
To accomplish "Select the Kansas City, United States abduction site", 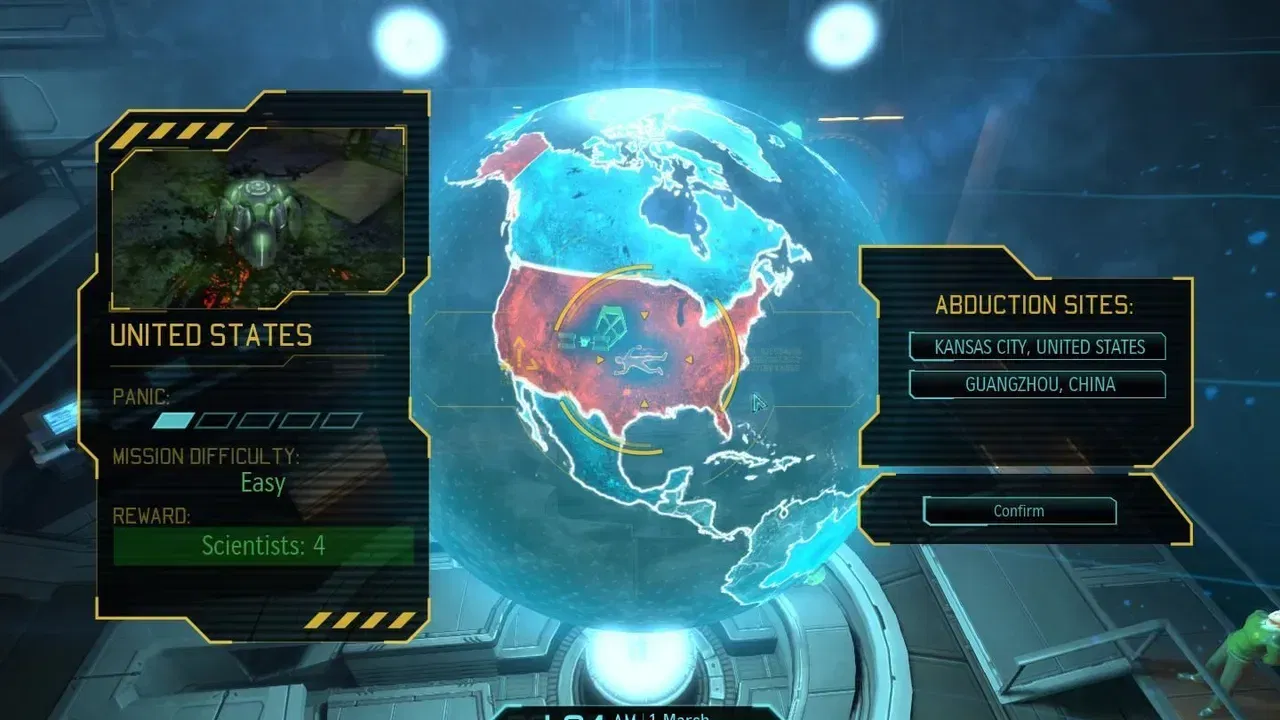I will pyautogui.click(x=1036, y=347).
